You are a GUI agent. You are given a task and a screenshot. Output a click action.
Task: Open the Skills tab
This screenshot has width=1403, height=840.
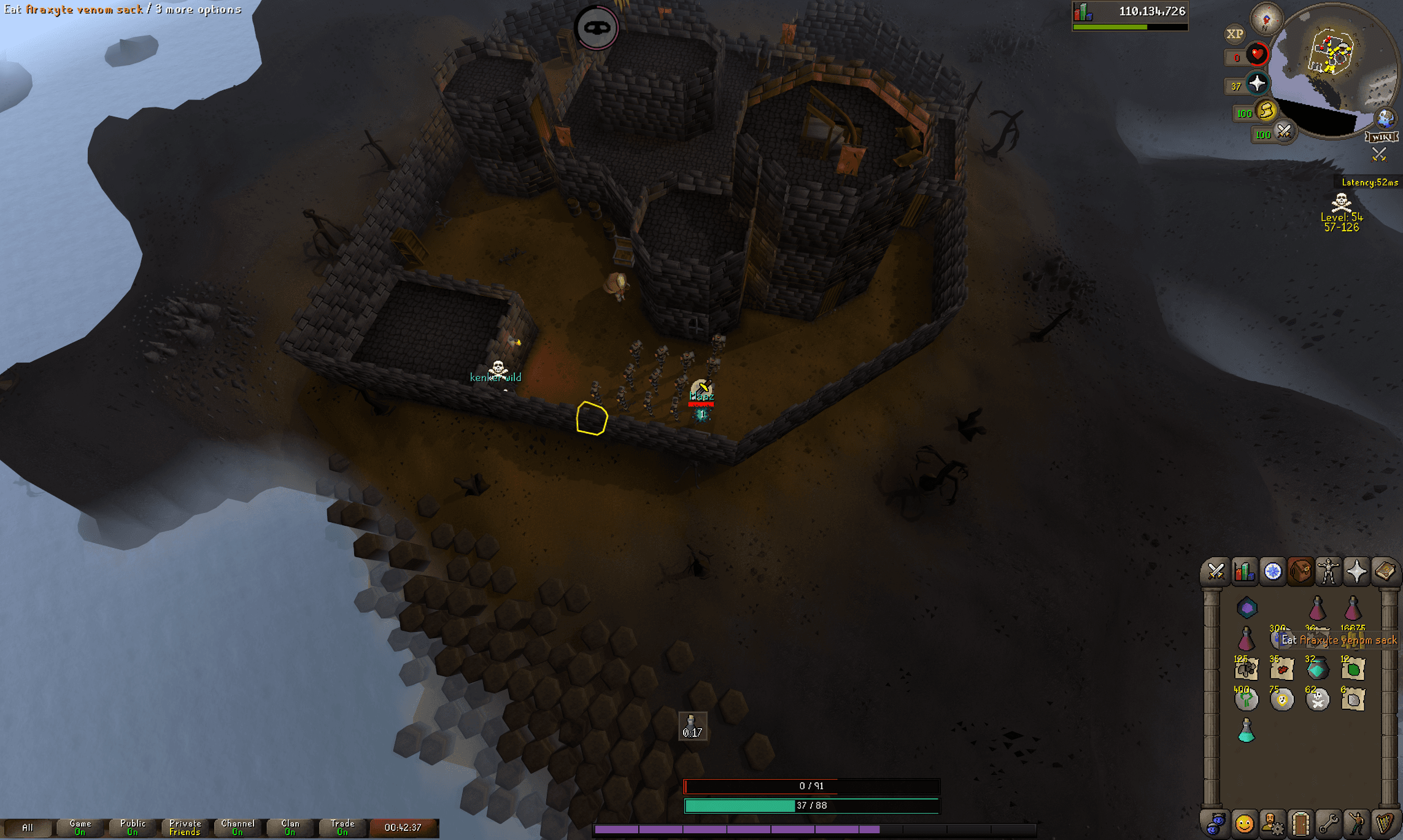(1245, 571)
